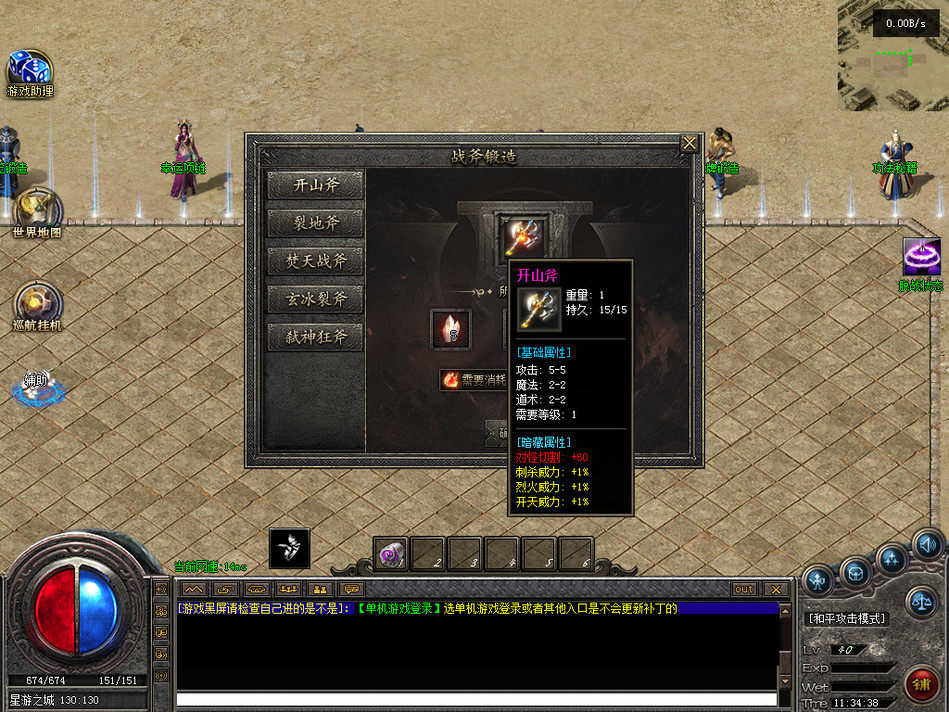Activate the 巡航挂机 auto-cruise icon
949x712 pixels.
click(37, 303)
